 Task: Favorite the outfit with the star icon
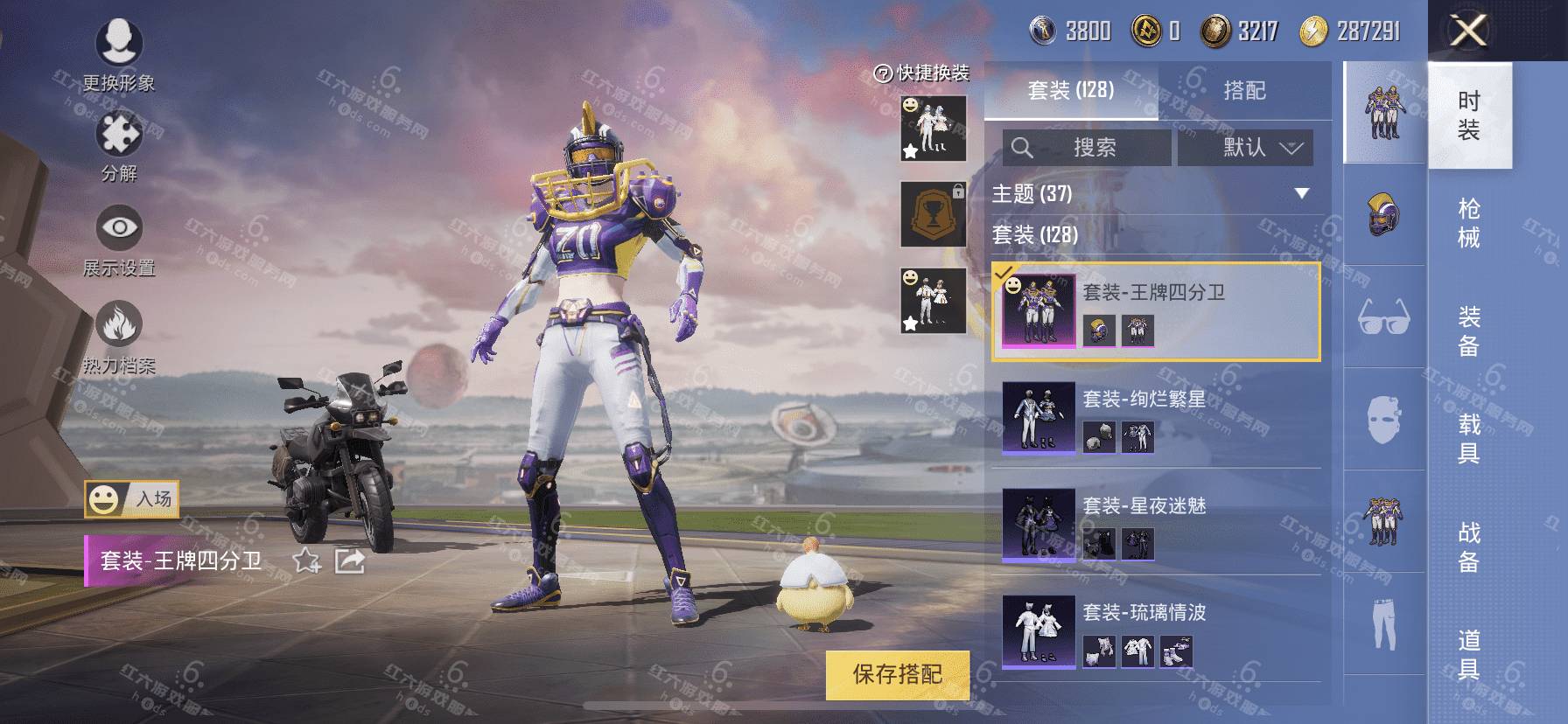(x=306, y=560)
